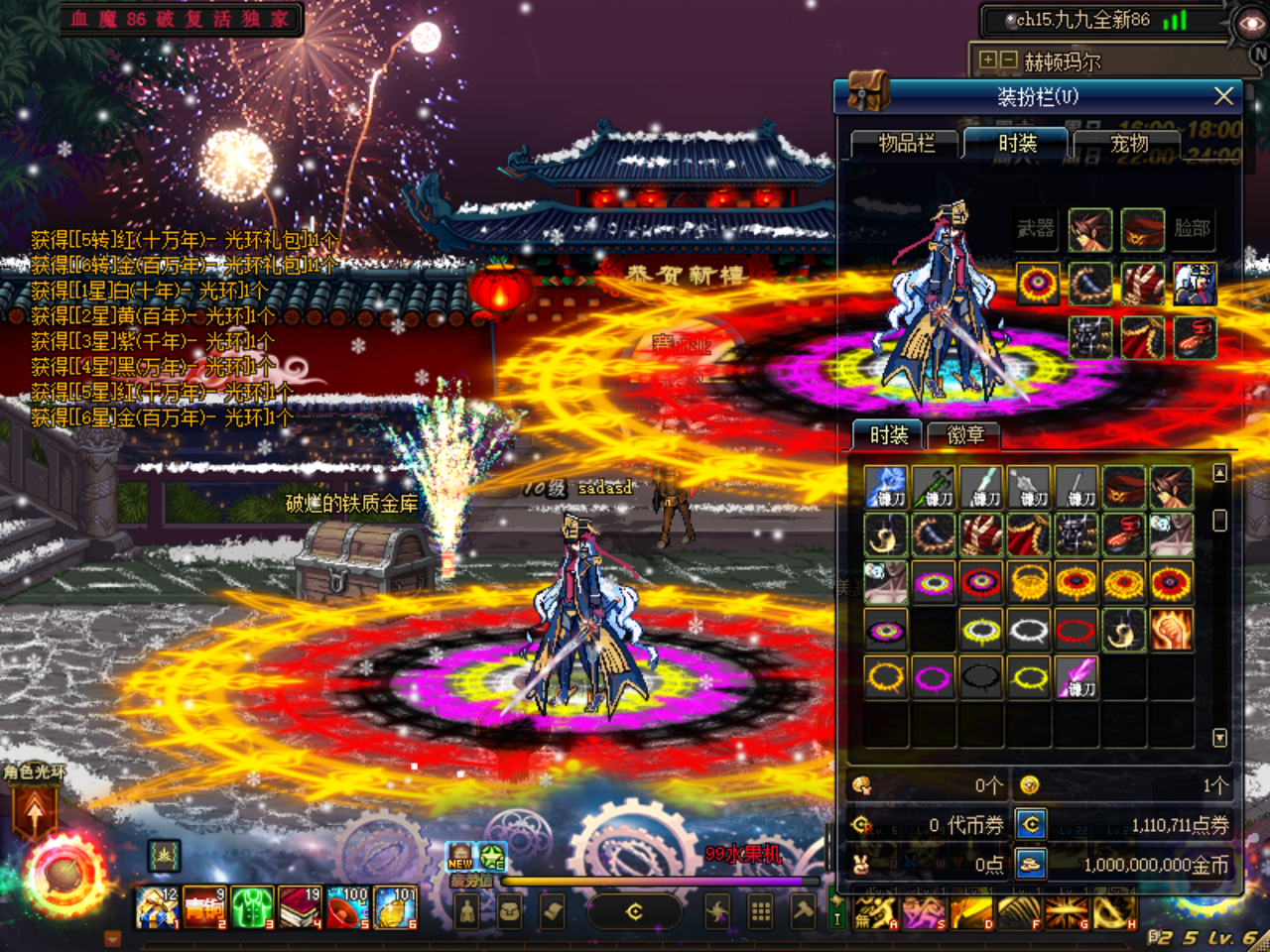Open the 徽章 sub-tab below the character preview
The width and height of the screenshot is (1270, 952).
click(x=965, y=436)
